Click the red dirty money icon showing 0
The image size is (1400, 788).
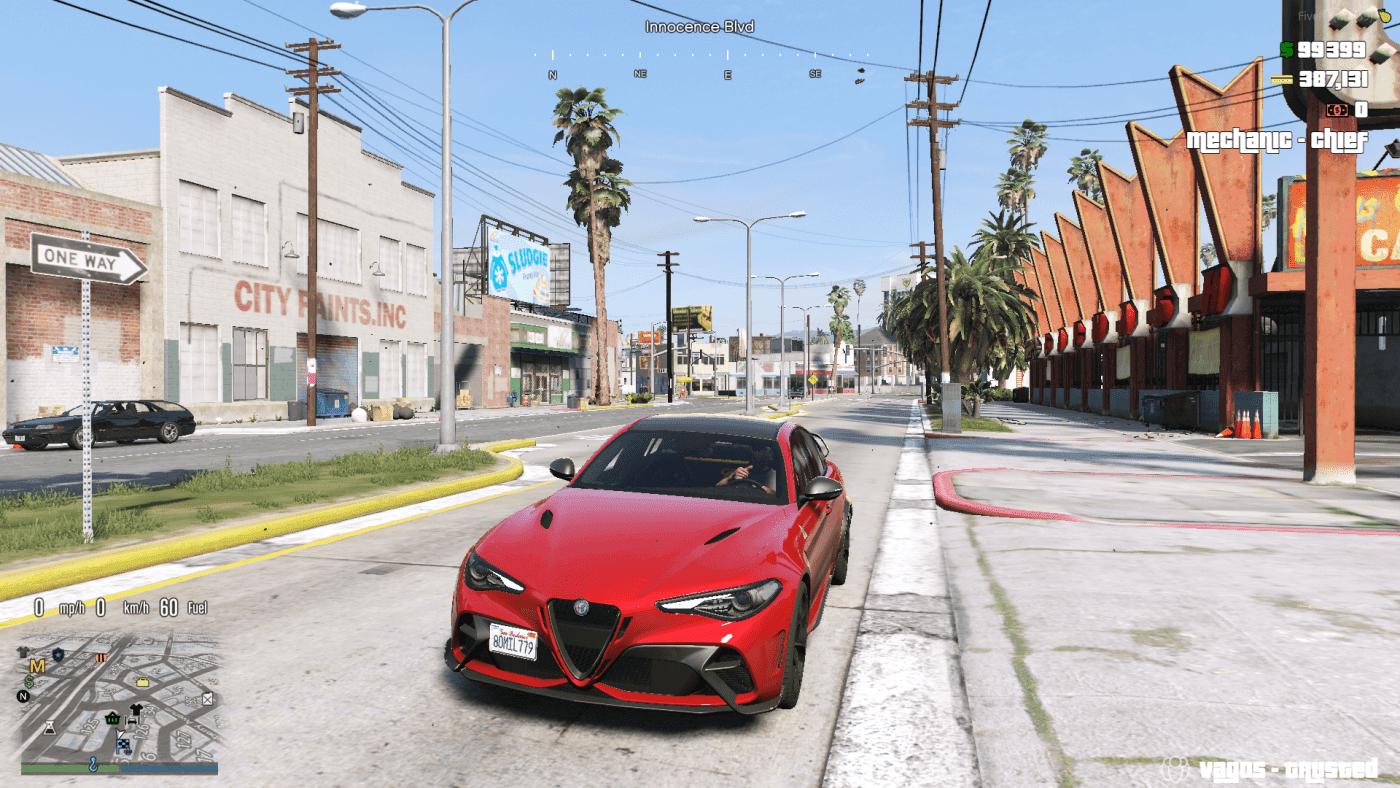coord(1337,110)
